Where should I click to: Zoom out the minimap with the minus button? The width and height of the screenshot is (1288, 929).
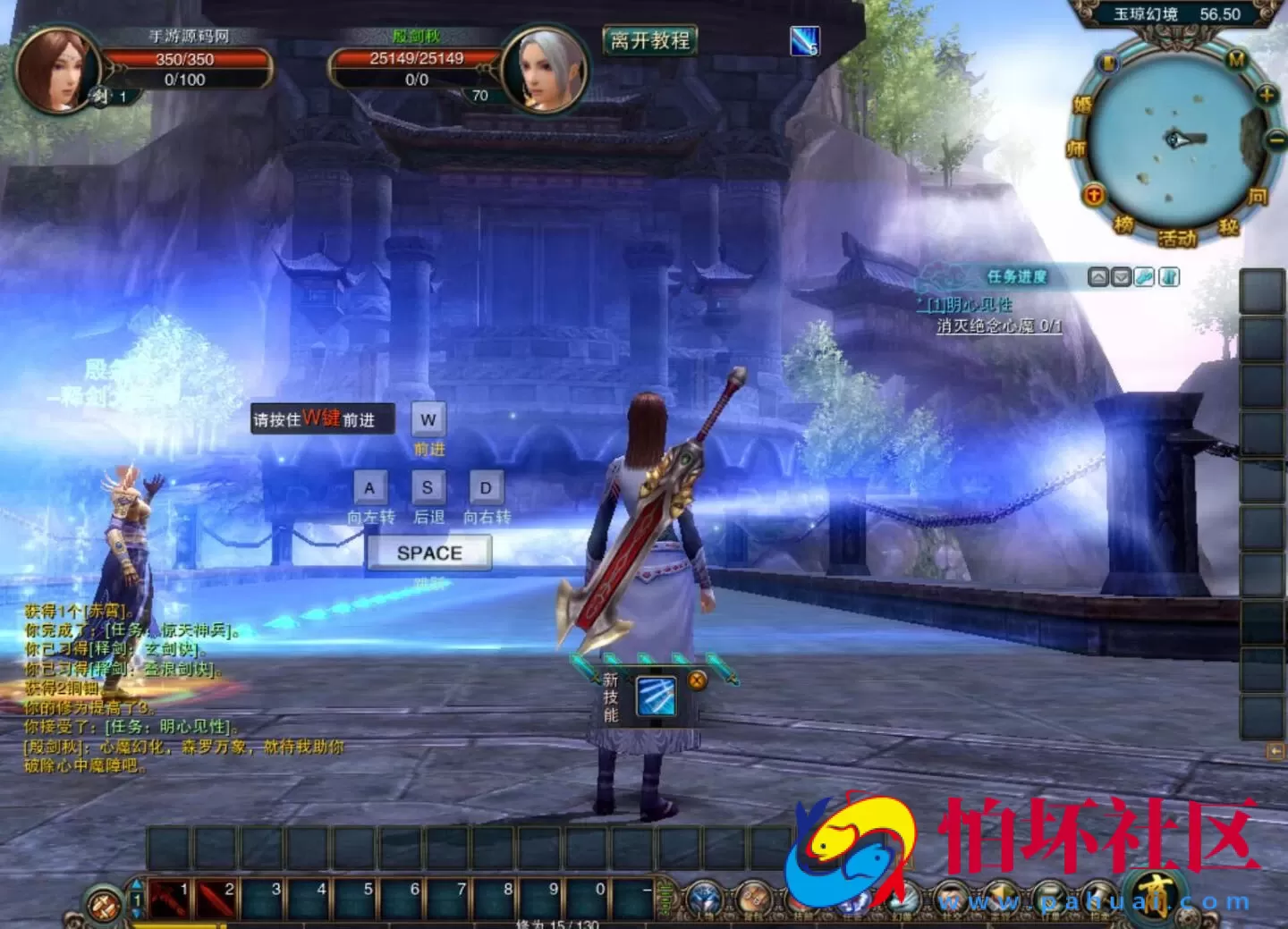(1275, 139)
